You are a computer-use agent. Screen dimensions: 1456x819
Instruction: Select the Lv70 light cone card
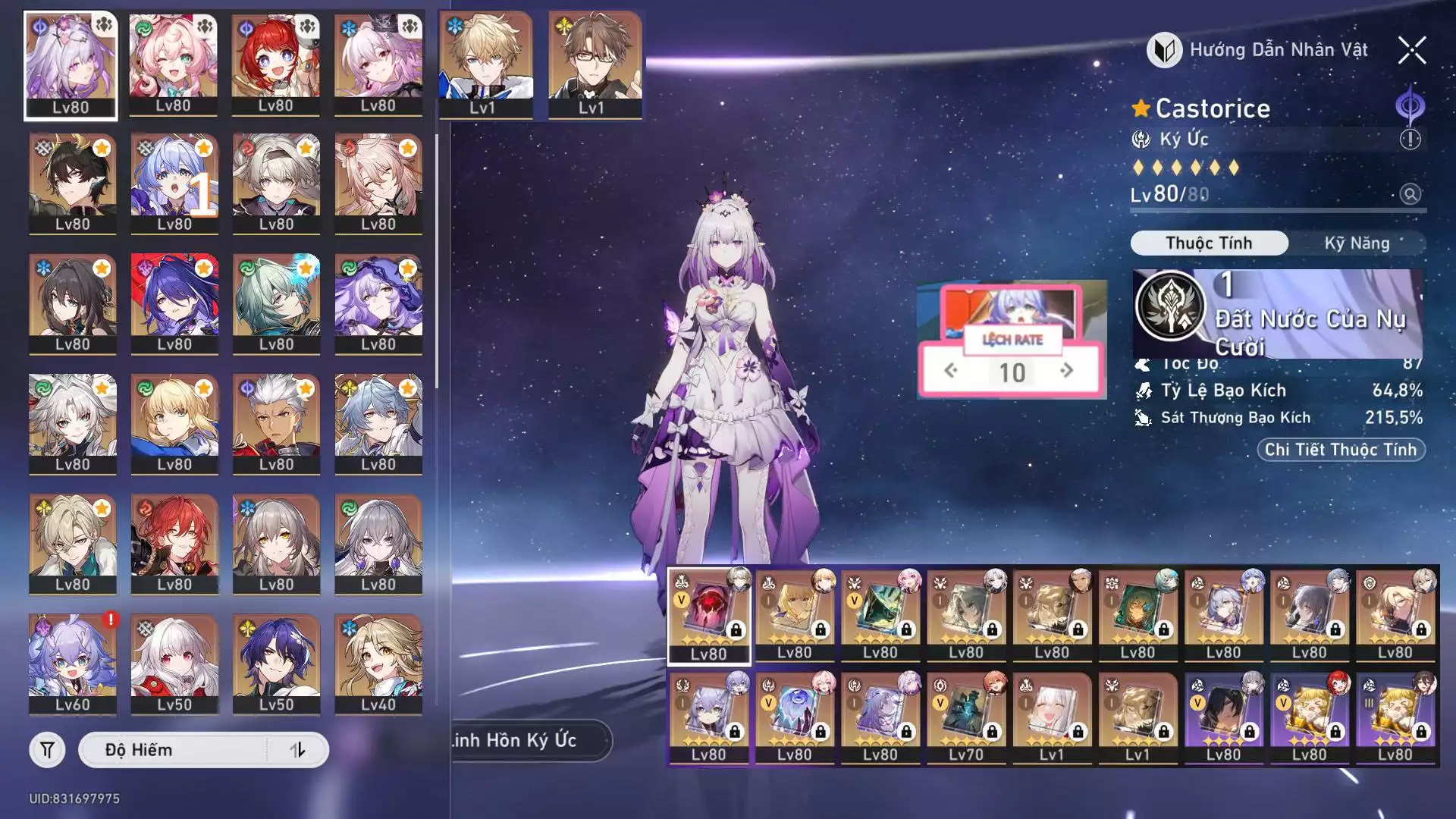(965, 717)
